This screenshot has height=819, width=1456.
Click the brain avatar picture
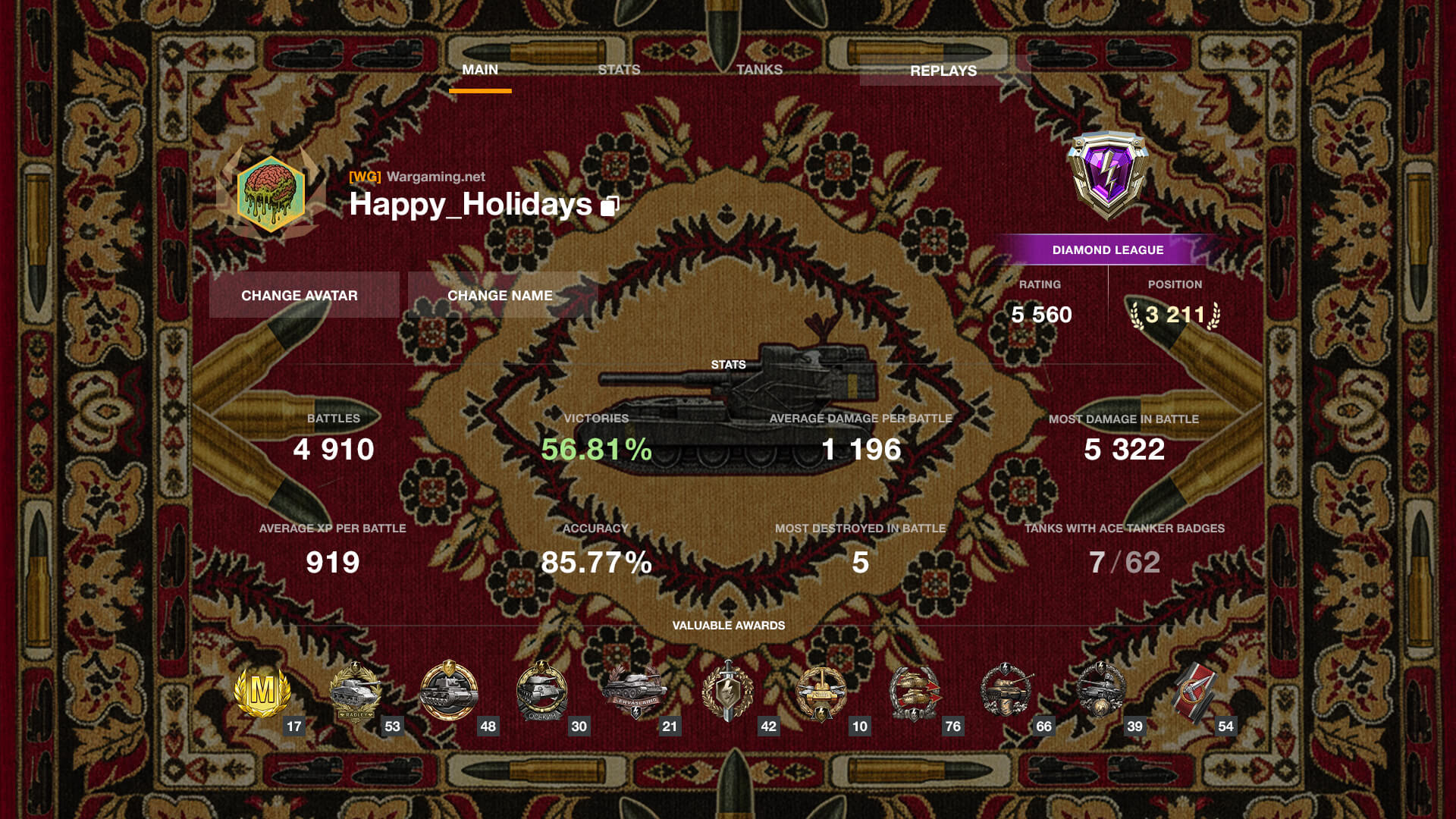271,193
